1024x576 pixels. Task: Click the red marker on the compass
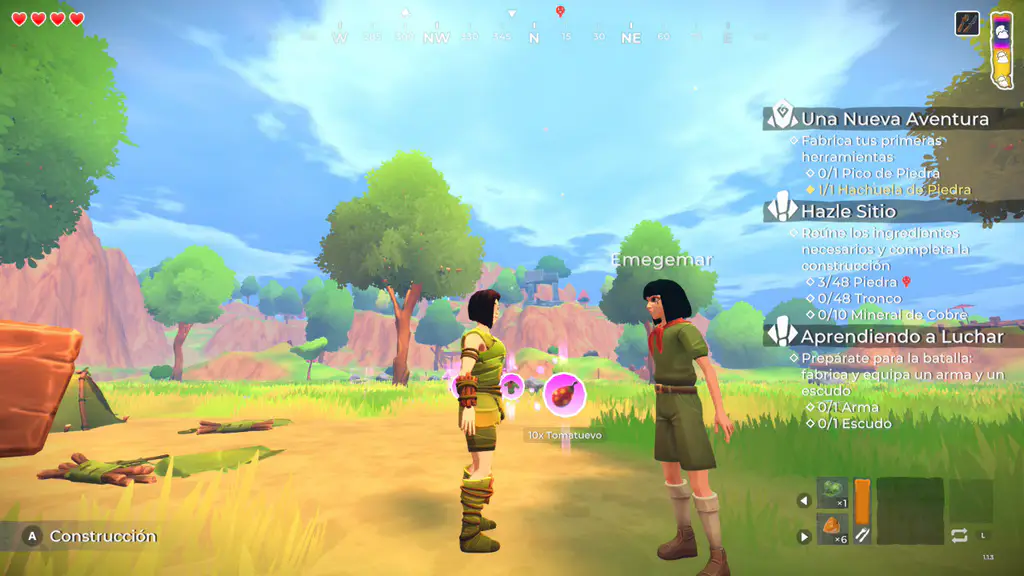(x=560, y=12)
